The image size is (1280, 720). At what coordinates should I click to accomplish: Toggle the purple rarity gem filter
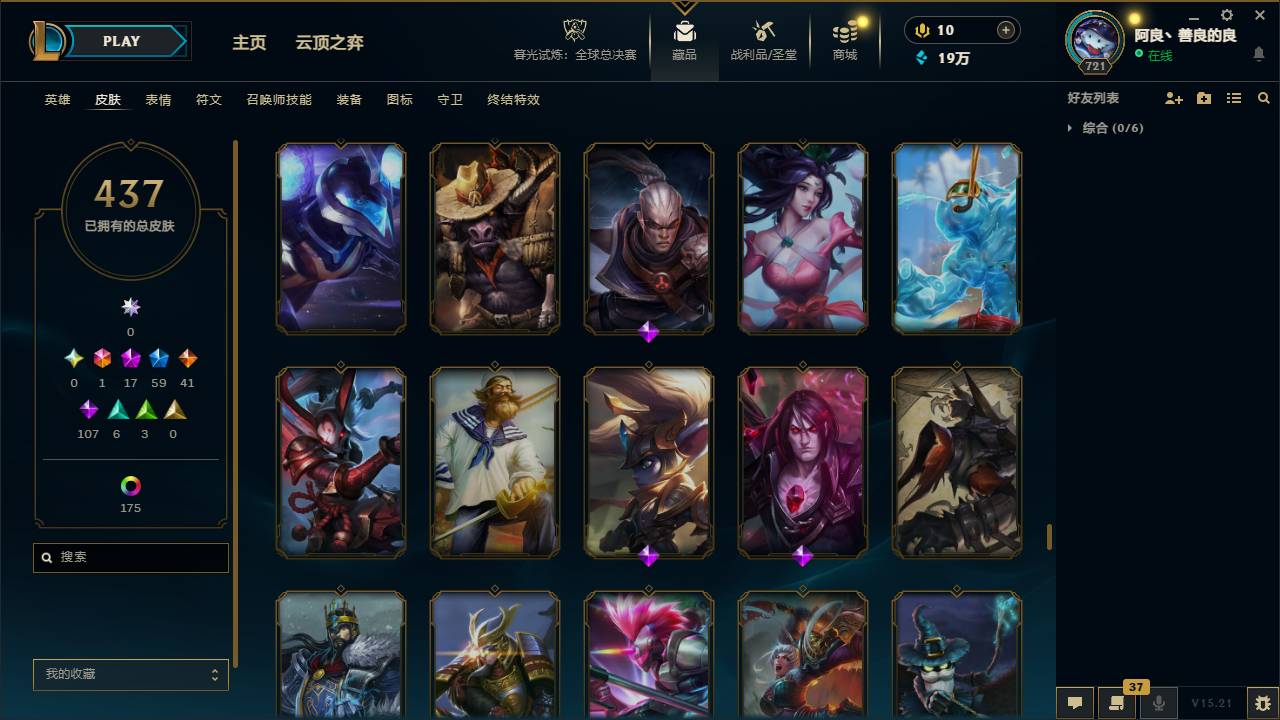coord(88,408)
